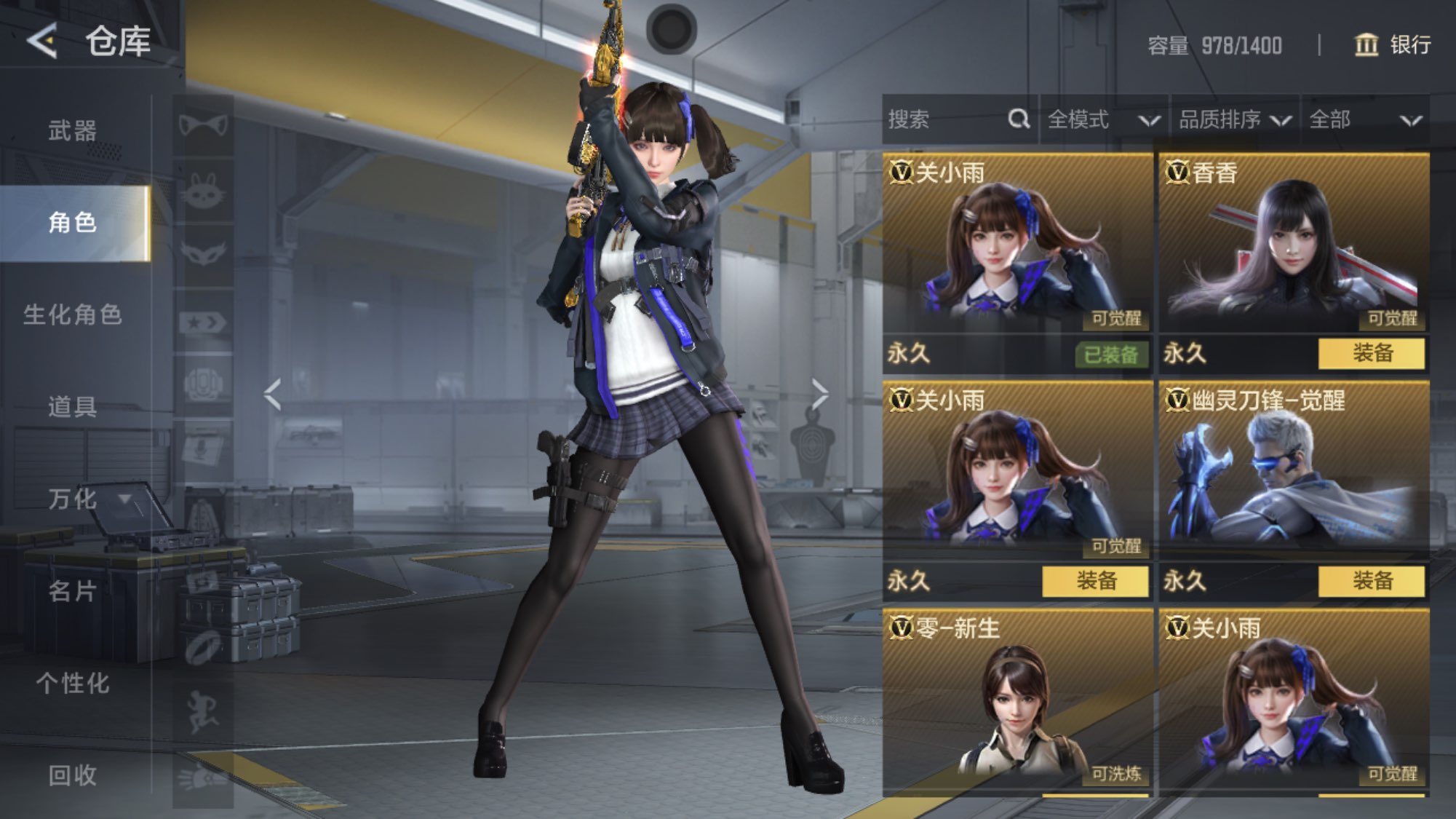Select the 香香 character card

point(1294,244)
